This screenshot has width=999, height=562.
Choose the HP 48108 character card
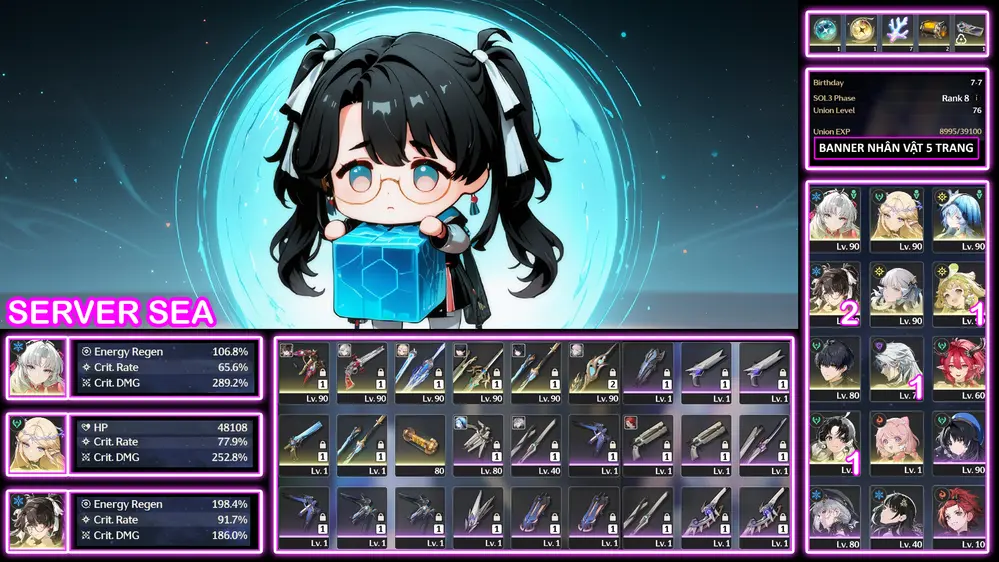[x=36, y=442]
